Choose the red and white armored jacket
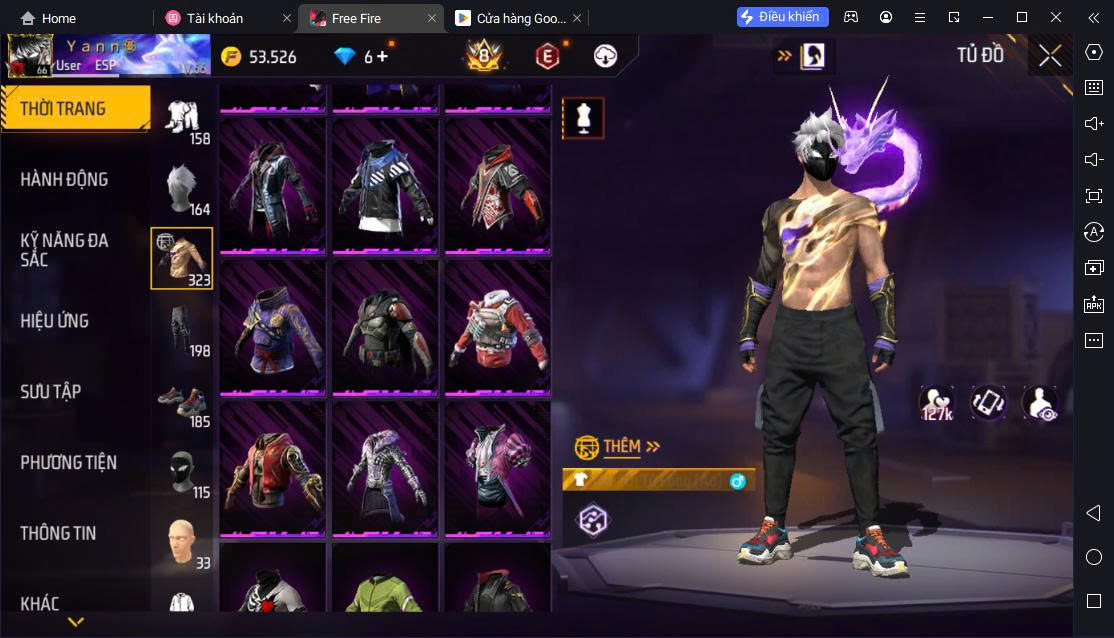Image resolution: width=1114 pixels, height=638 pixels. pyautogui.click(x=497, y=326)
